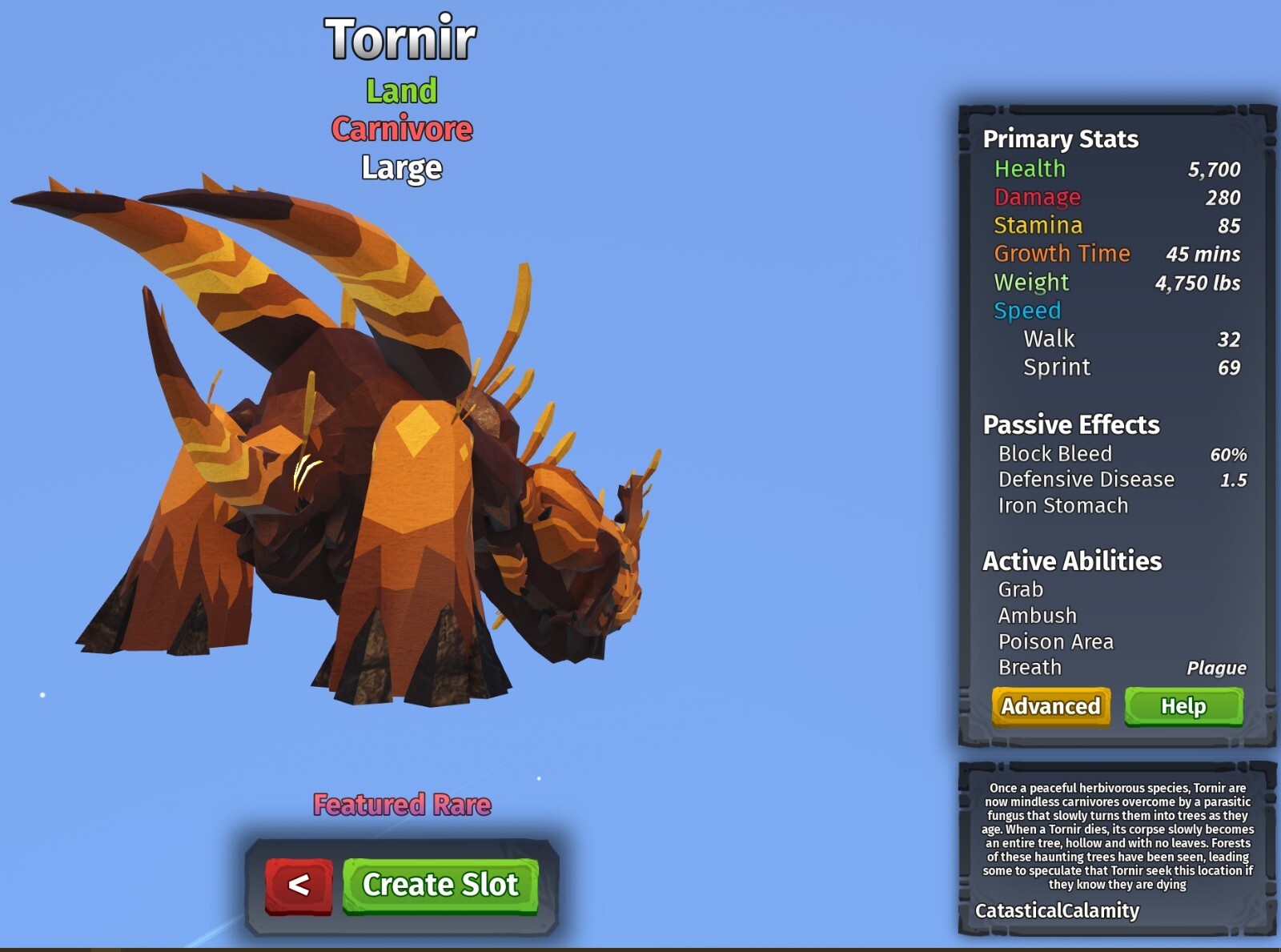The image size is (1281, 952).
Task: Open the Advanced stats panel
Action: point(1051,707)
